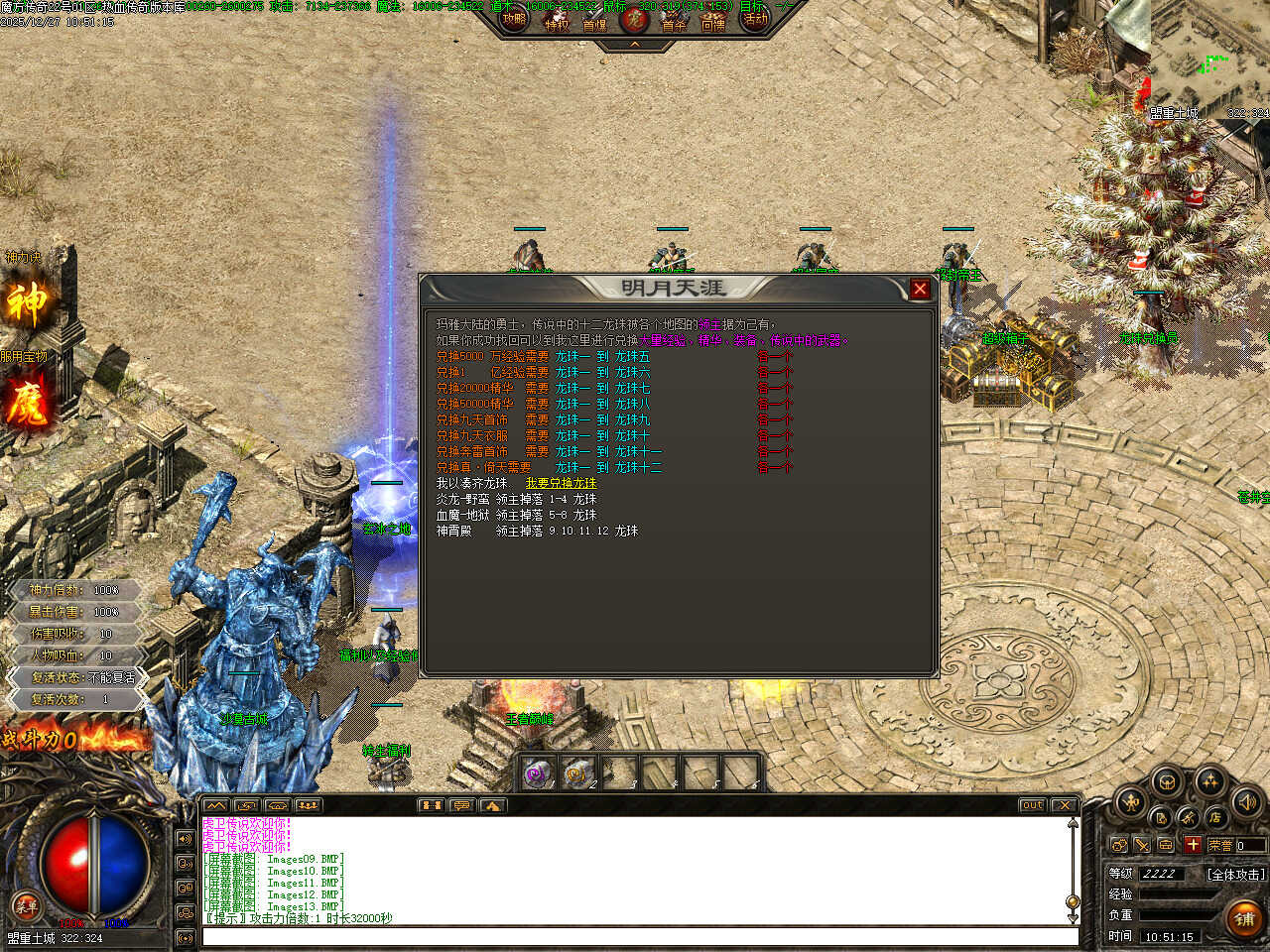Choose the 我要兑换龙珠 exchange link
This screenshot has width=1270, height=952.
coord(561,483)
